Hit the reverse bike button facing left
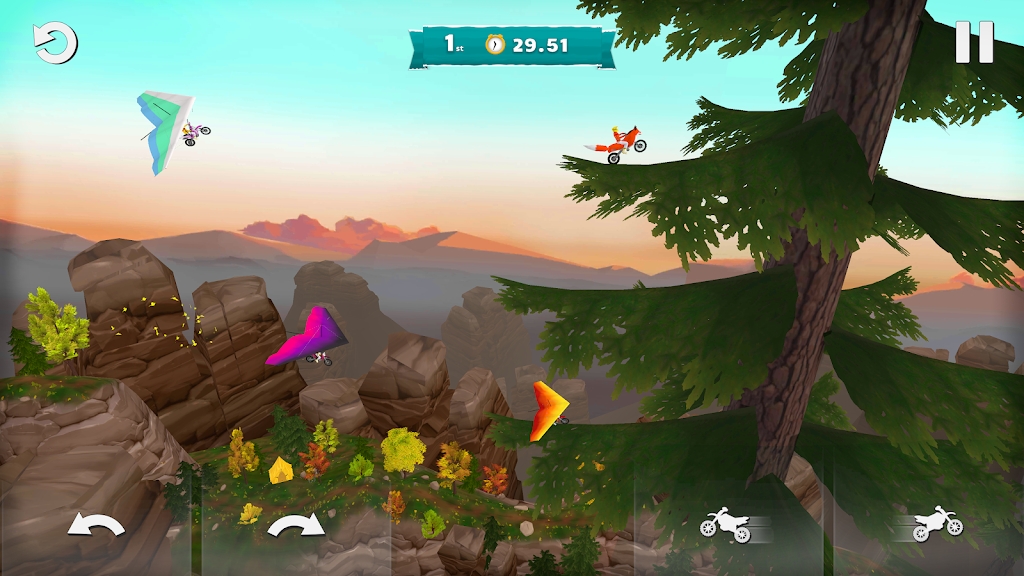This screenshot has height=576, width=1024. click(x=727, y=523)
